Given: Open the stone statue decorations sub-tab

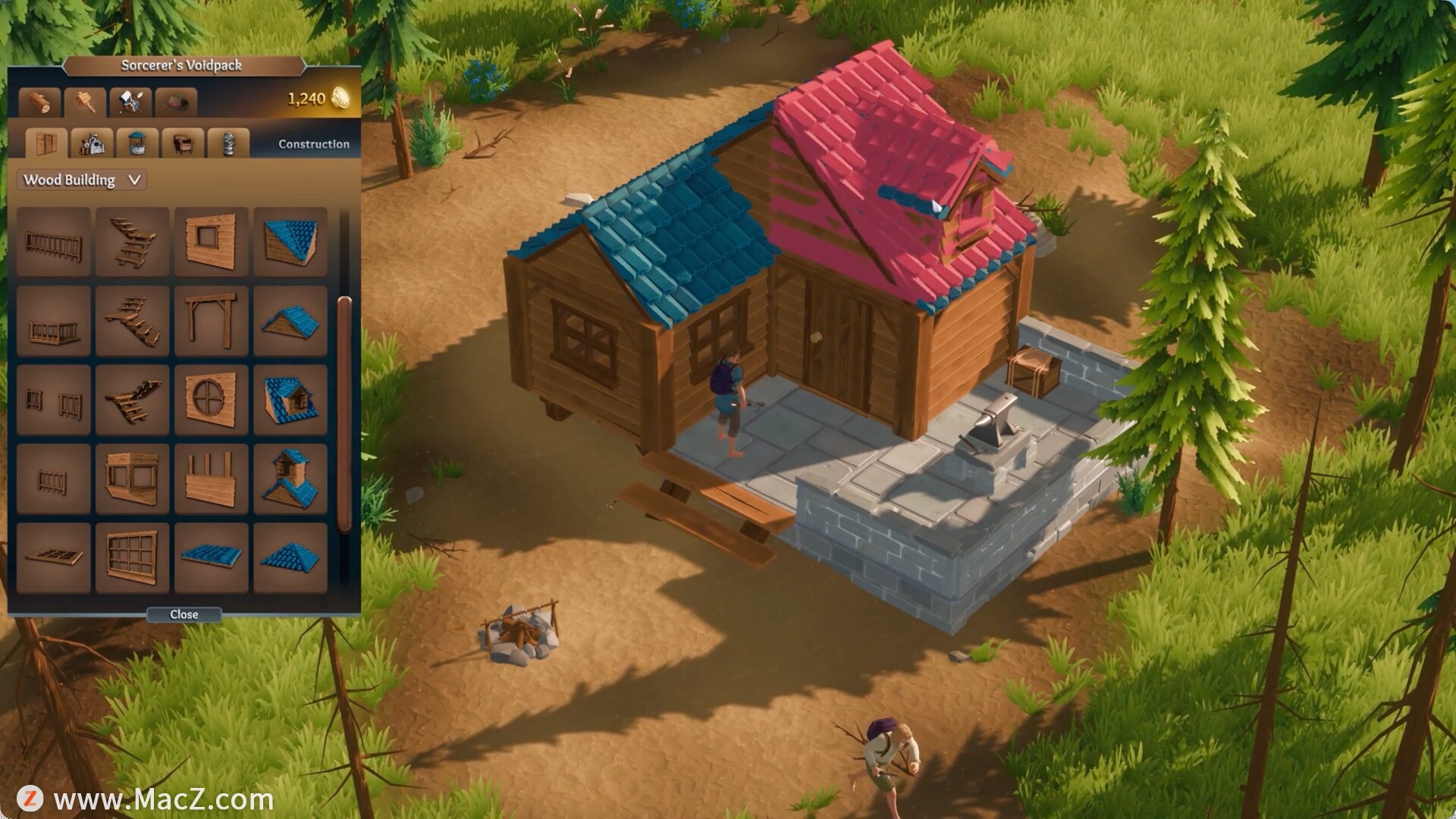Looking at the screenshot, I should click(x=228, y=143).
